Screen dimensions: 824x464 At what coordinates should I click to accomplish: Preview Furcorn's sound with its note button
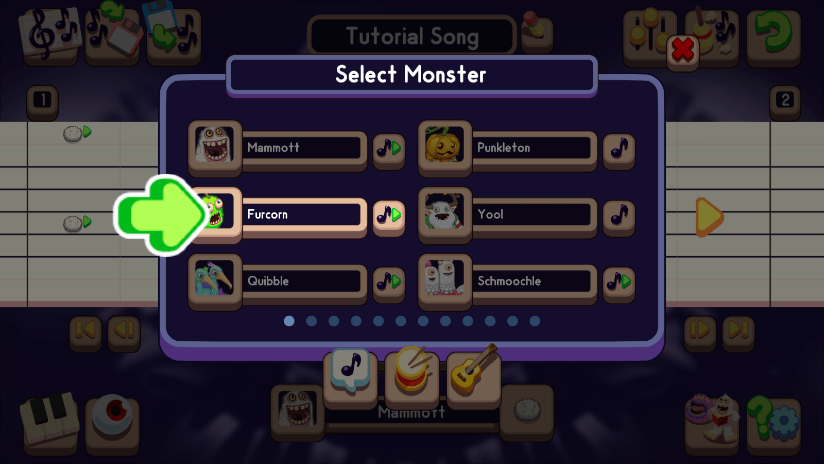[388, 215]
